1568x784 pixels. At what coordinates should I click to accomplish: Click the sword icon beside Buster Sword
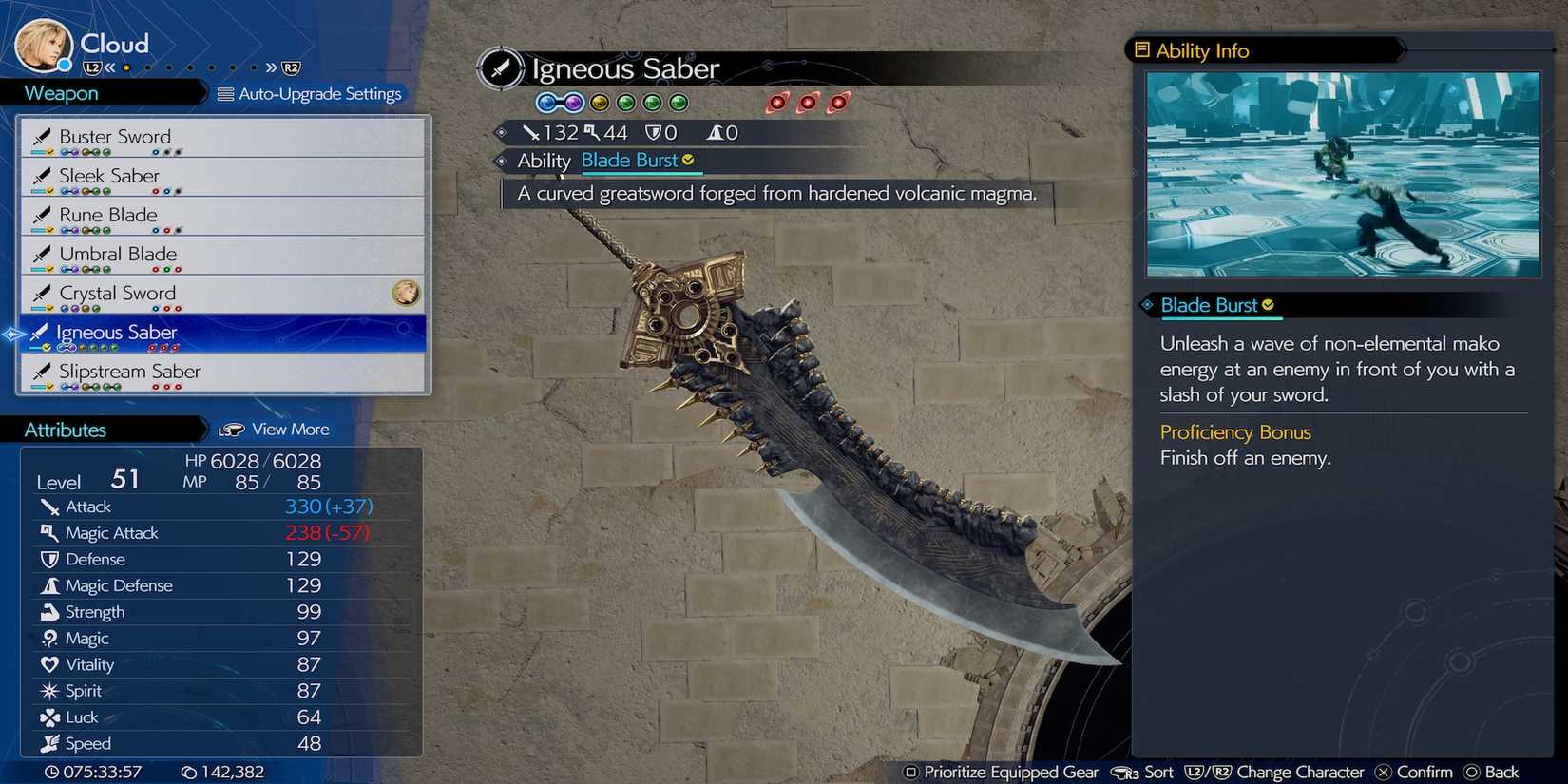point(43,136)
